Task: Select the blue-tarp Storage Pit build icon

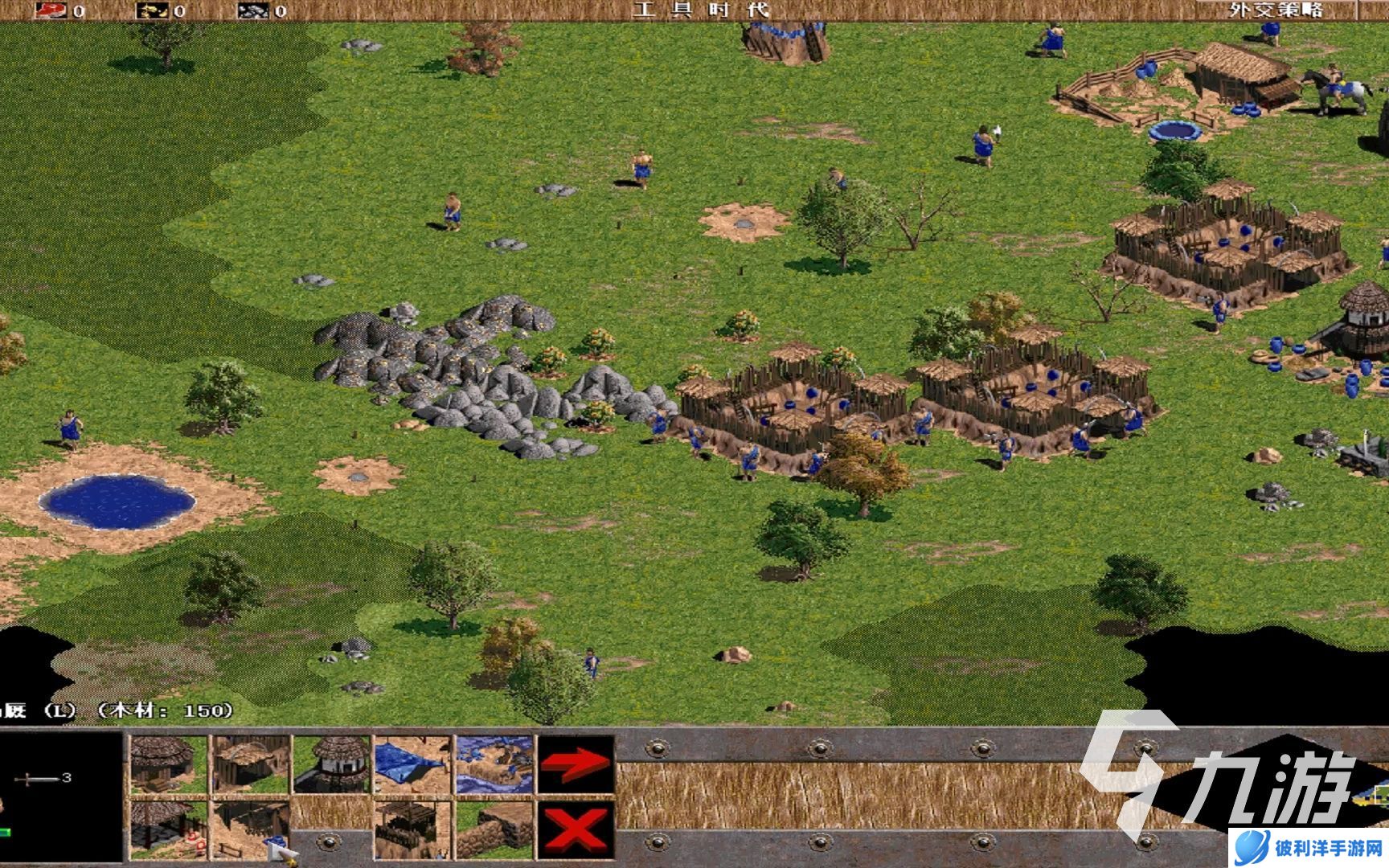Action: click(x=412, y=764)
